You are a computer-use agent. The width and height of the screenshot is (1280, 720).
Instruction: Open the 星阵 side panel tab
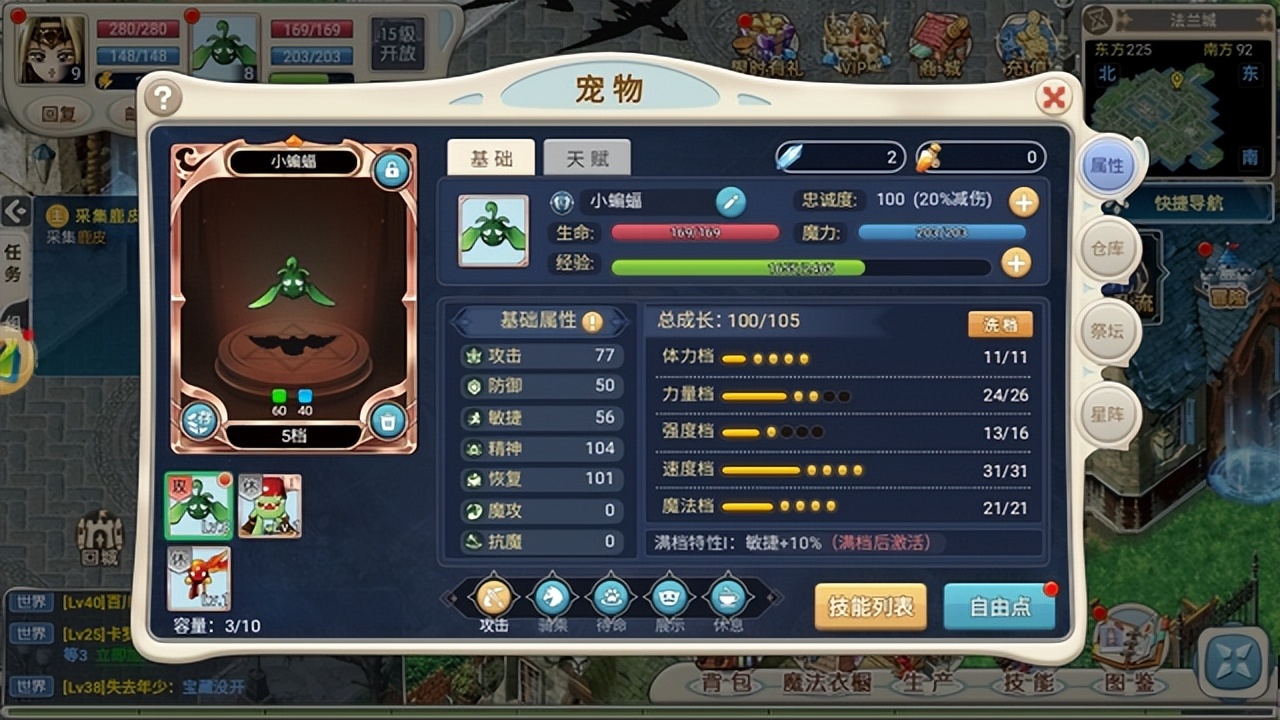[1113, 413]
